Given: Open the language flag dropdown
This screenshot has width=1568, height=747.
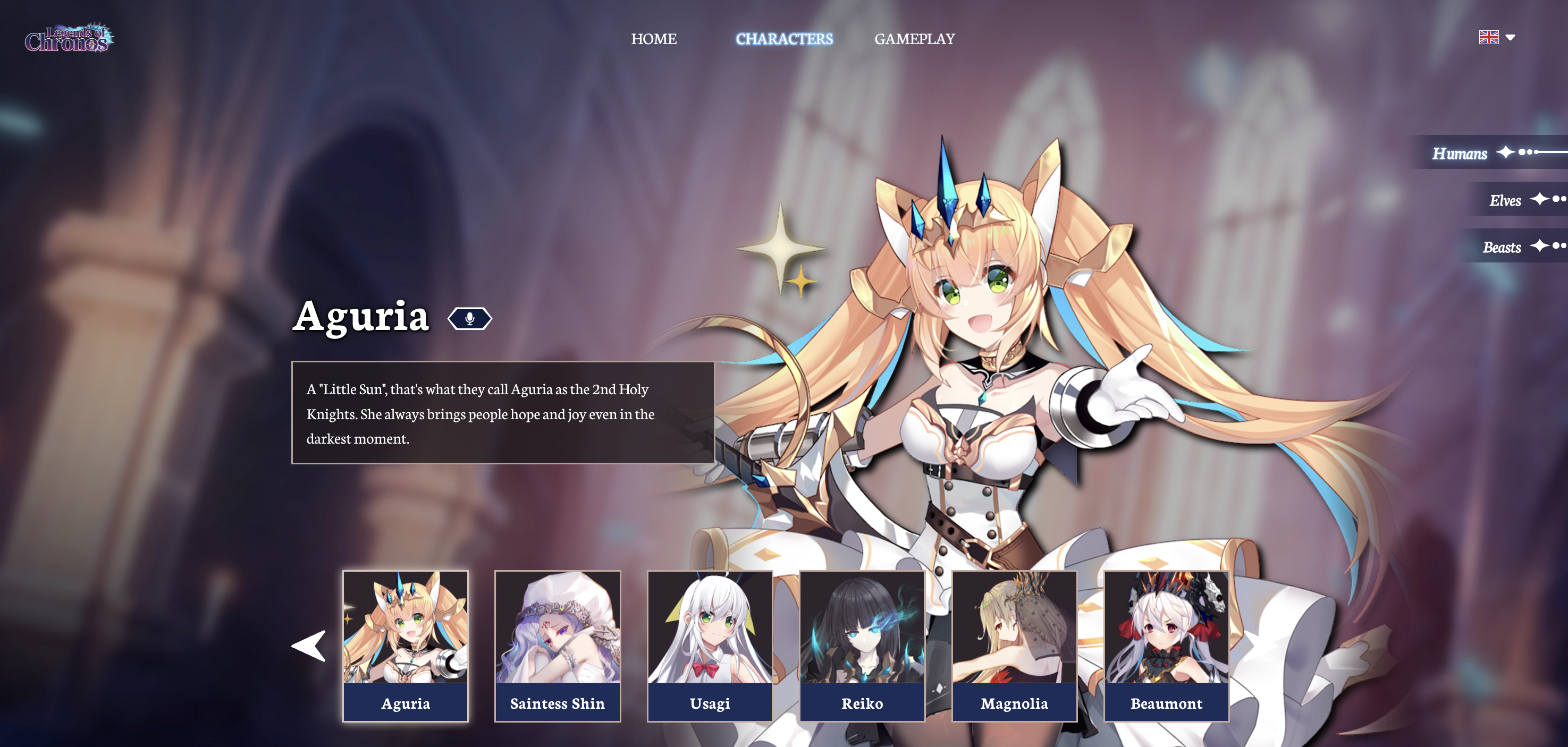Looking at the screenshot, I should (x=1497, y=38).
